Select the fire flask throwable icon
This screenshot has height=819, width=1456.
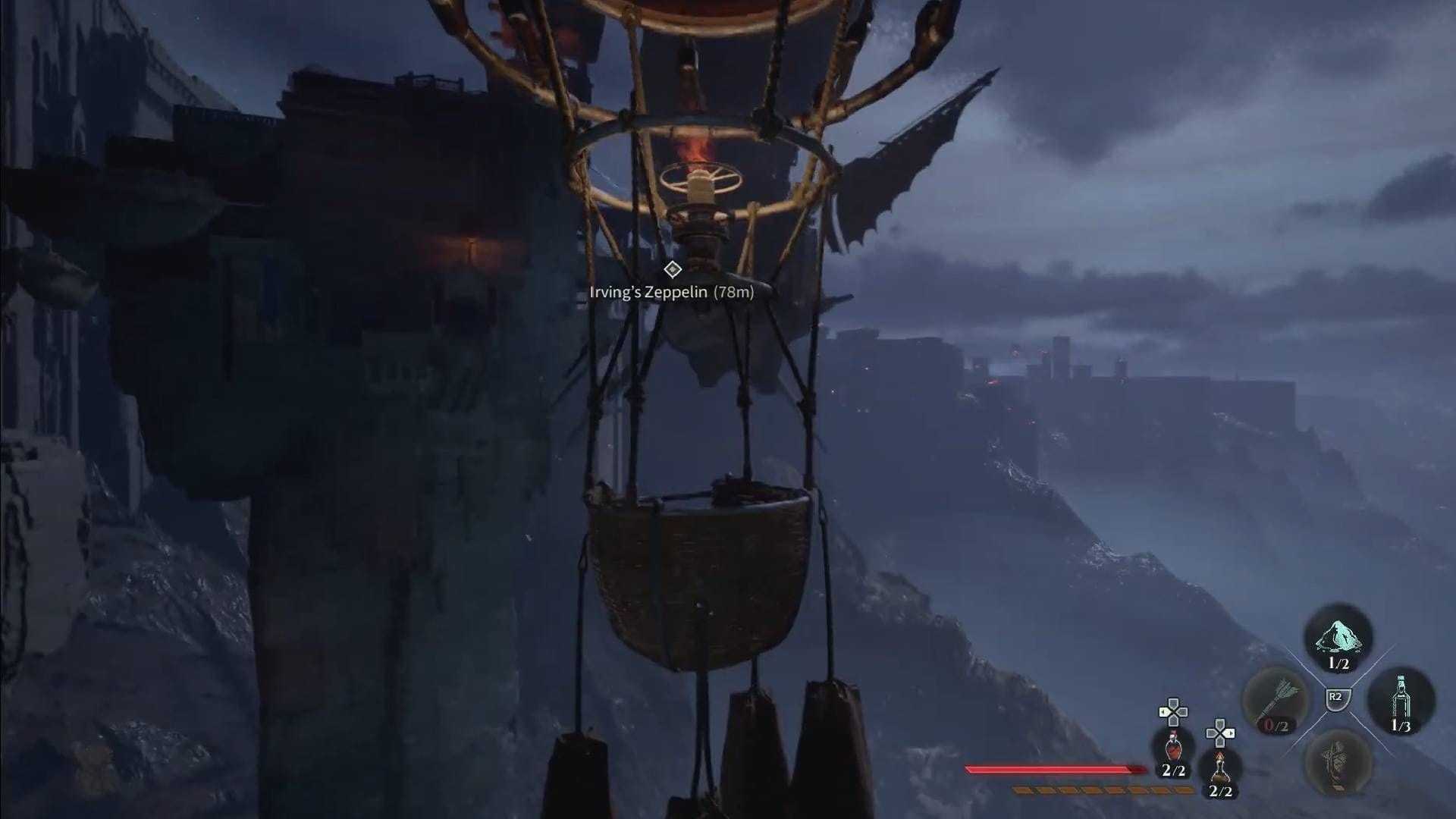coord(1220,768)
